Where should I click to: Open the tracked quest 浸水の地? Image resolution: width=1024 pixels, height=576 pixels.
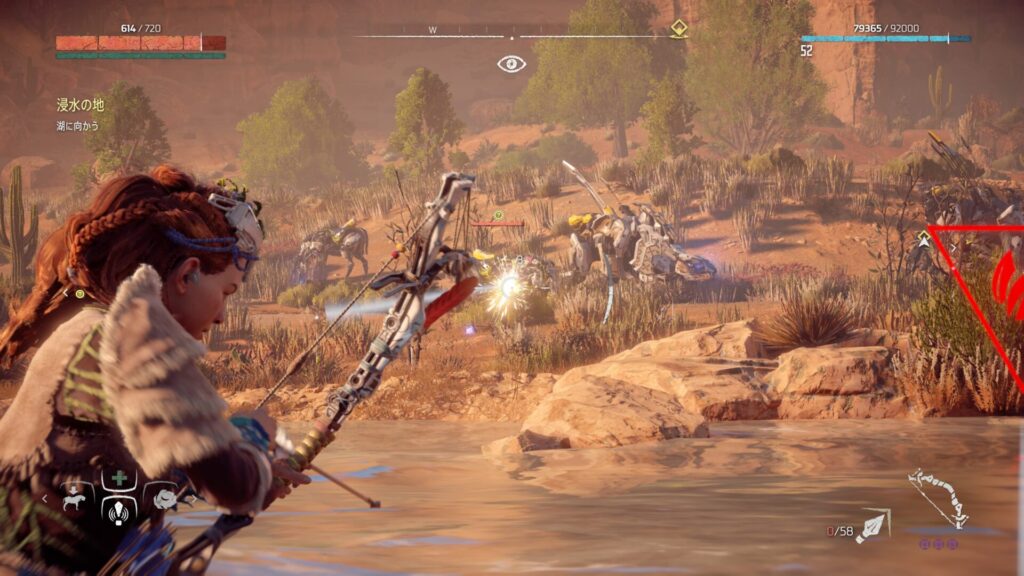point(79,105)
